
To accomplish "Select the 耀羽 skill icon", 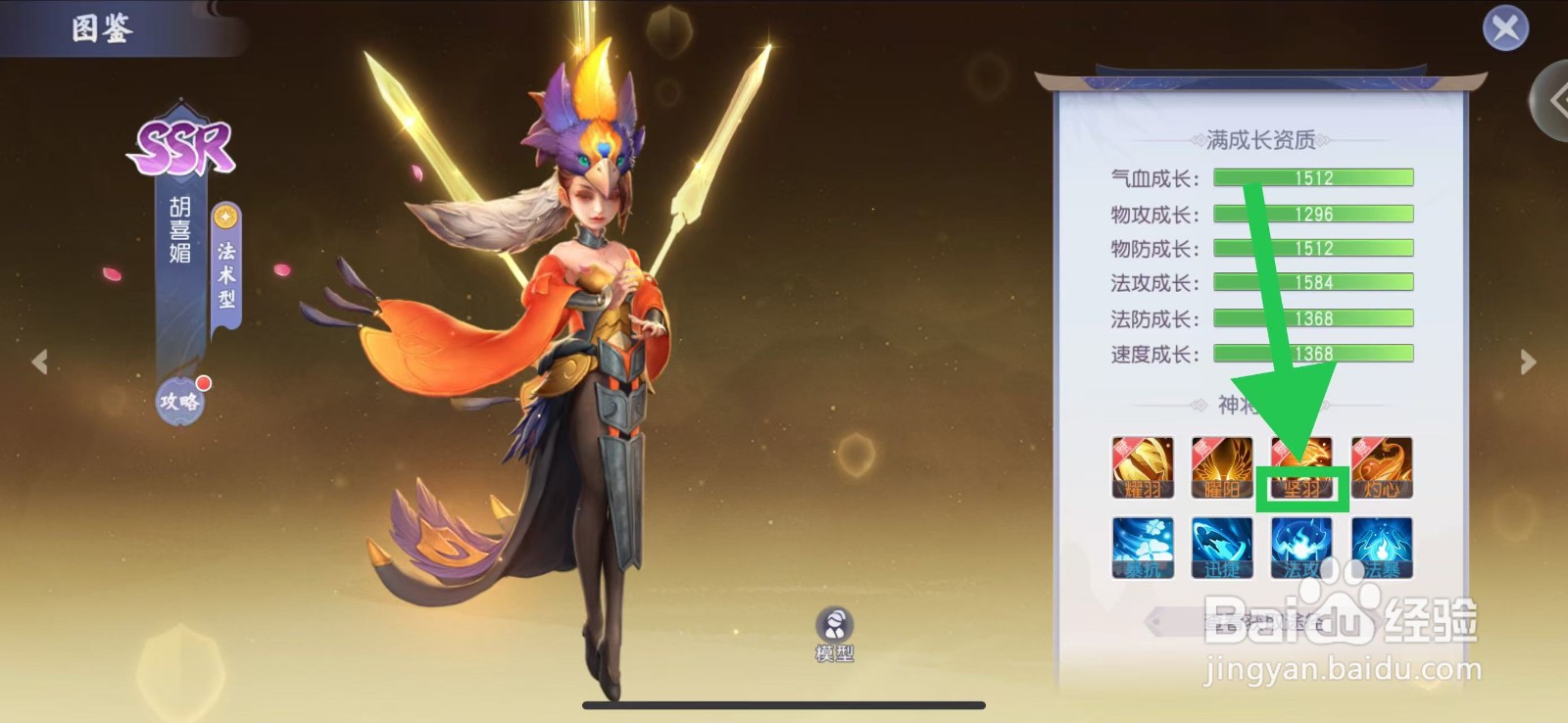I will coord(1143,468).
